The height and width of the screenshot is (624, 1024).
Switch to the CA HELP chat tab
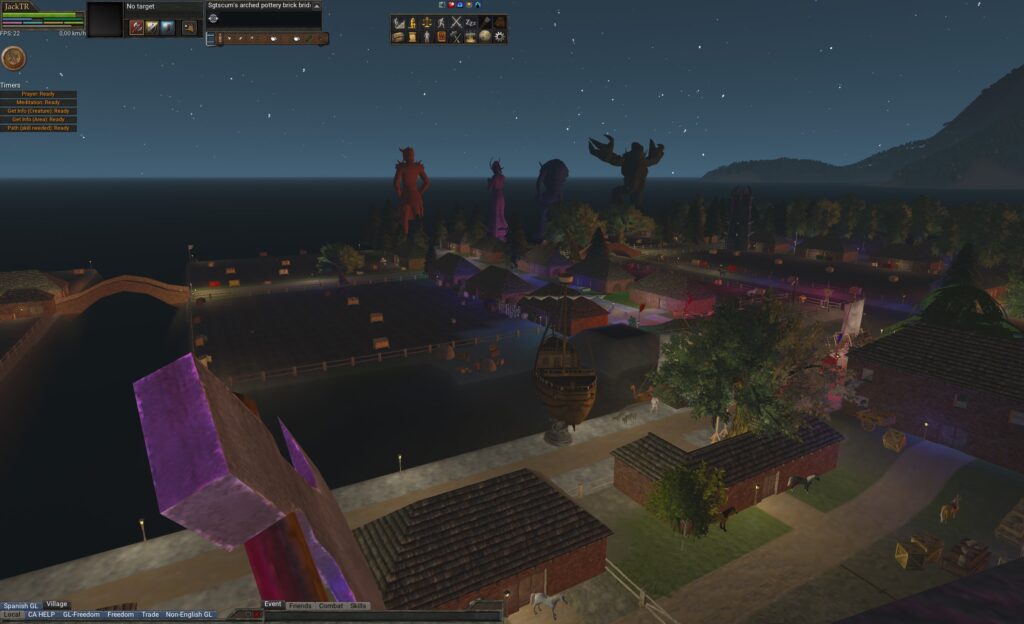pyautogui.click(x=41, y=614)
